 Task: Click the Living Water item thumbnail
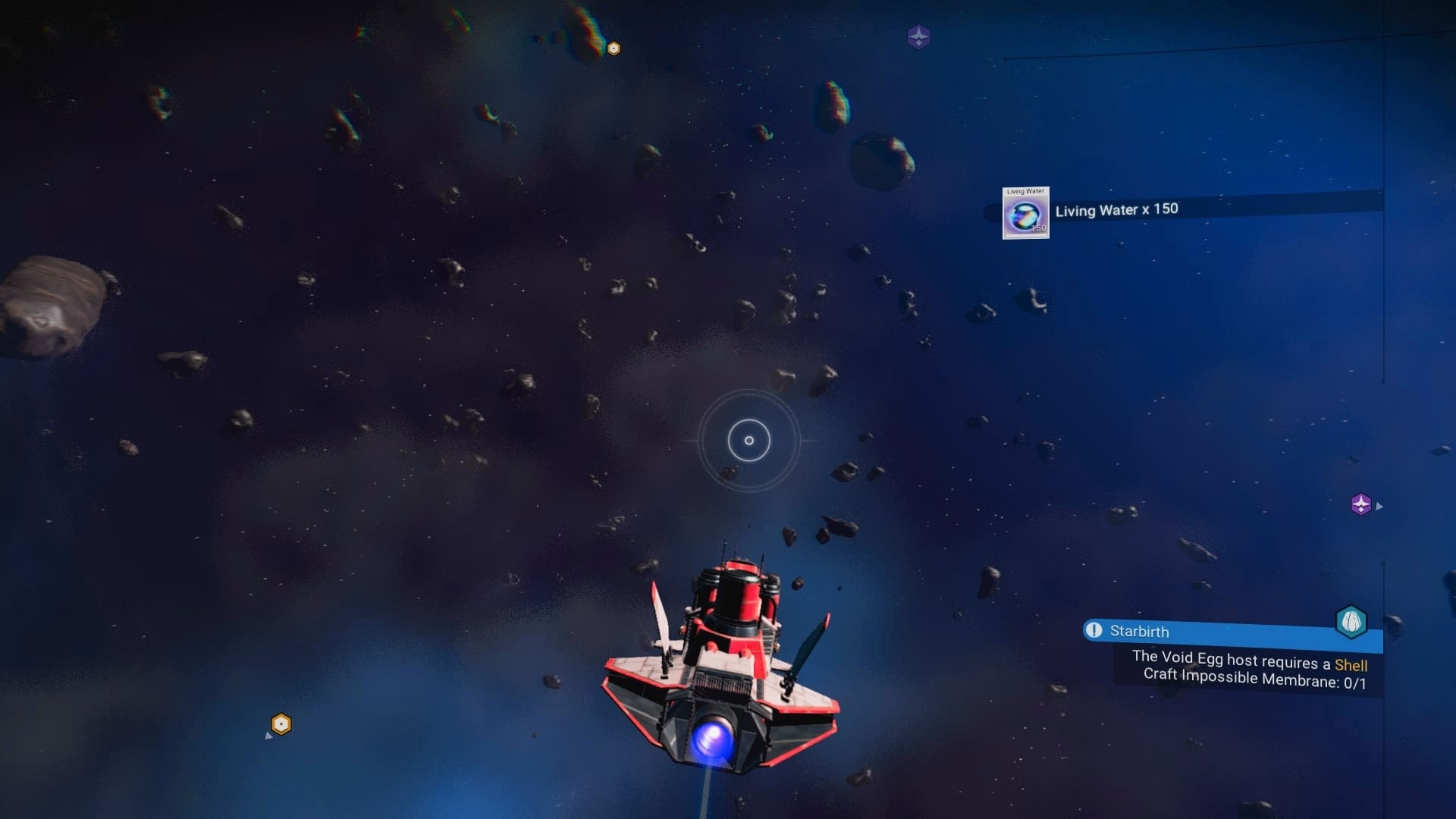click(1025, 216)
